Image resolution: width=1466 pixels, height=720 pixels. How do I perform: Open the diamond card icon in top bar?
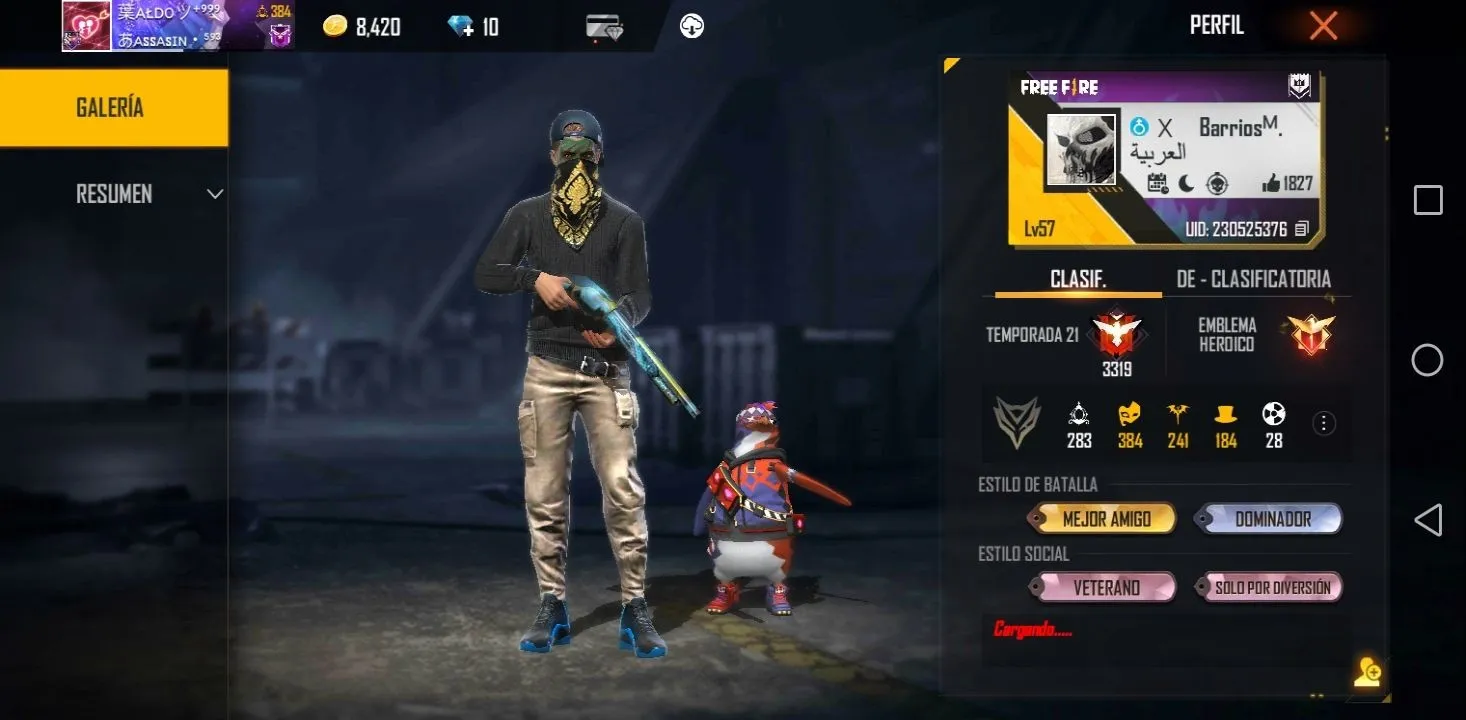pyautogui.click(x=604, y=27)
